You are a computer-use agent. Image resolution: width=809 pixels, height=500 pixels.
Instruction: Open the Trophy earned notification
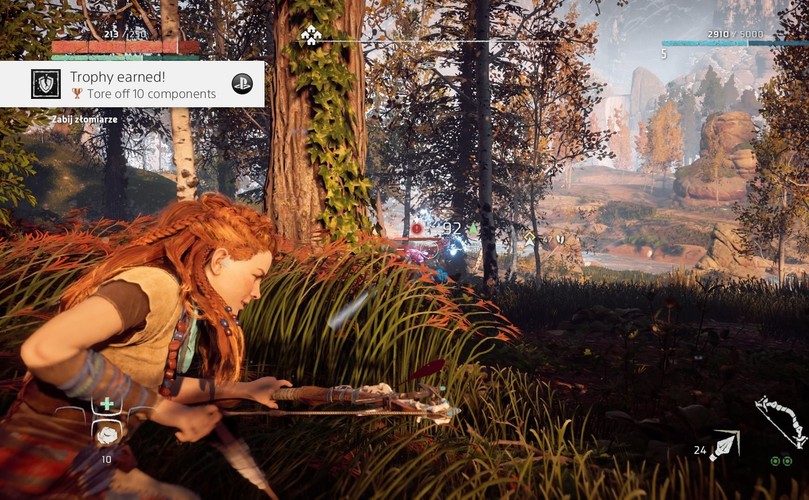(132, 84)
